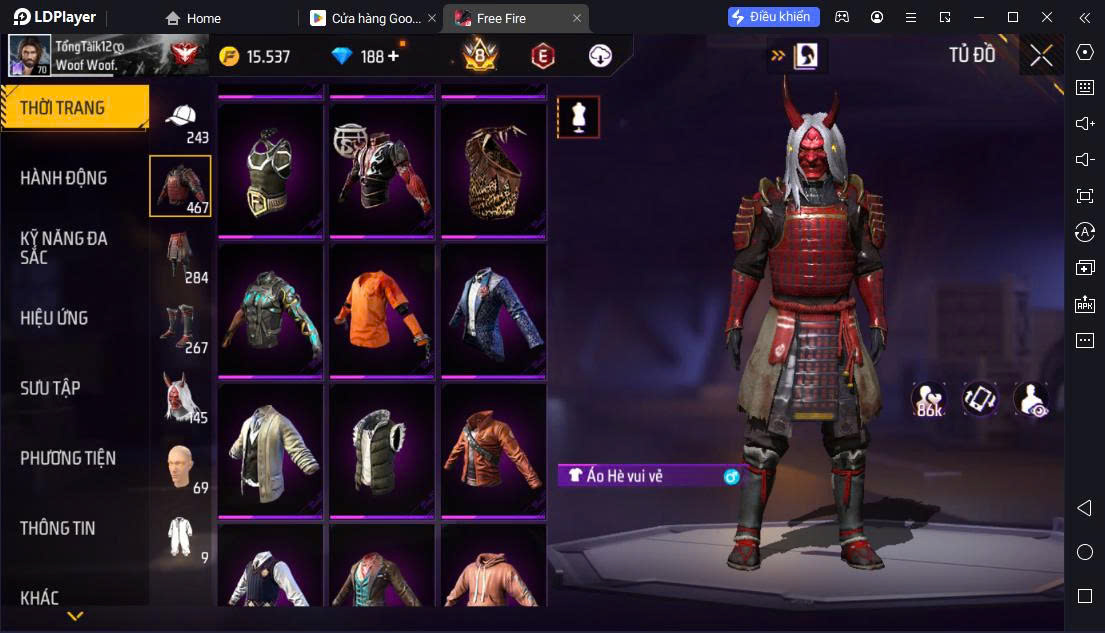
Task: Select the red skirt bottoms category
Action: 181,257
